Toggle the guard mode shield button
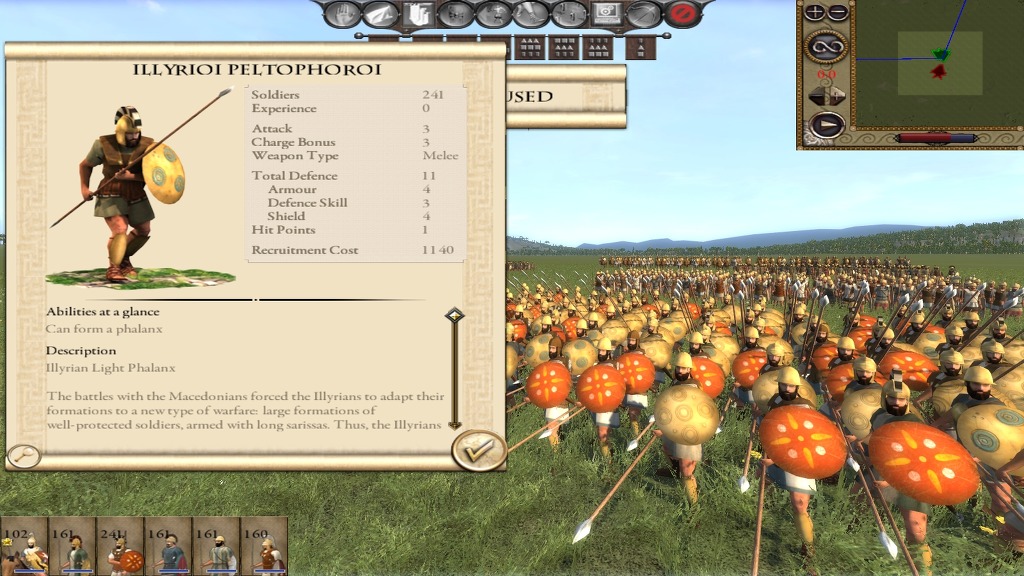The image size is (1024, 576). pos(416,14)
